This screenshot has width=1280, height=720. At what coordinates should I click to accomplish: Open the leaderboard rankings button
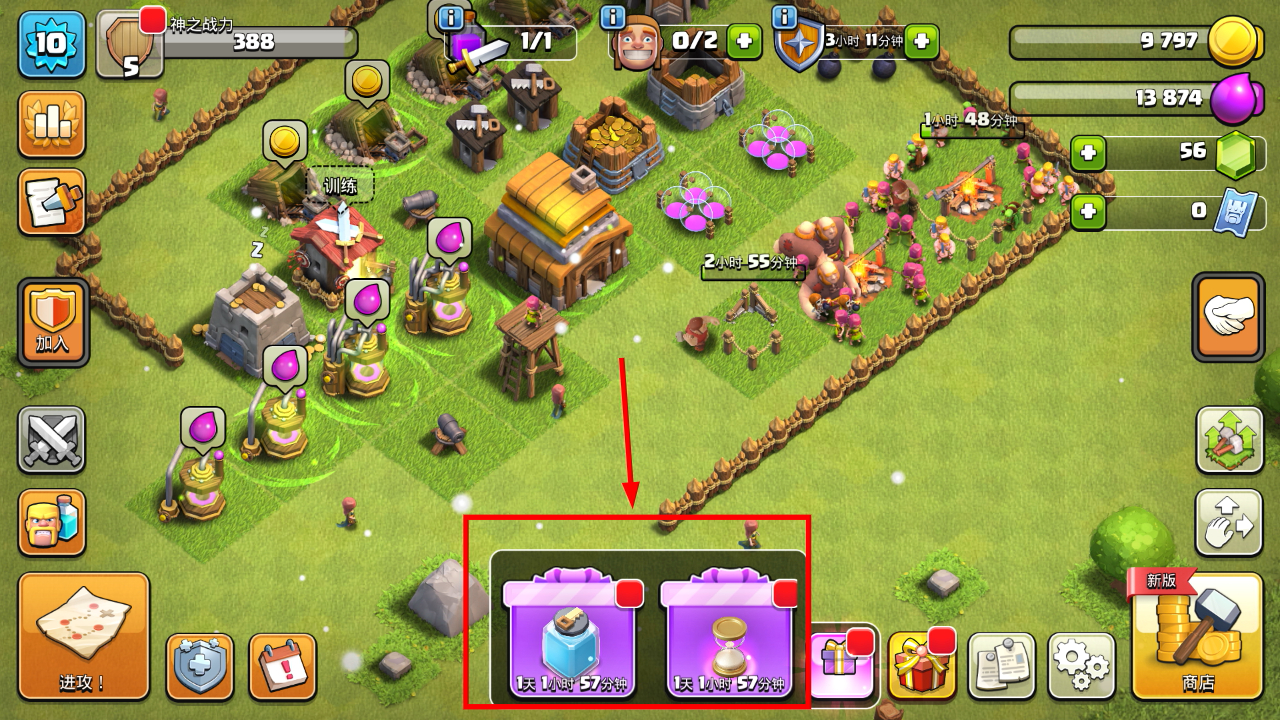tap(51, 124)
